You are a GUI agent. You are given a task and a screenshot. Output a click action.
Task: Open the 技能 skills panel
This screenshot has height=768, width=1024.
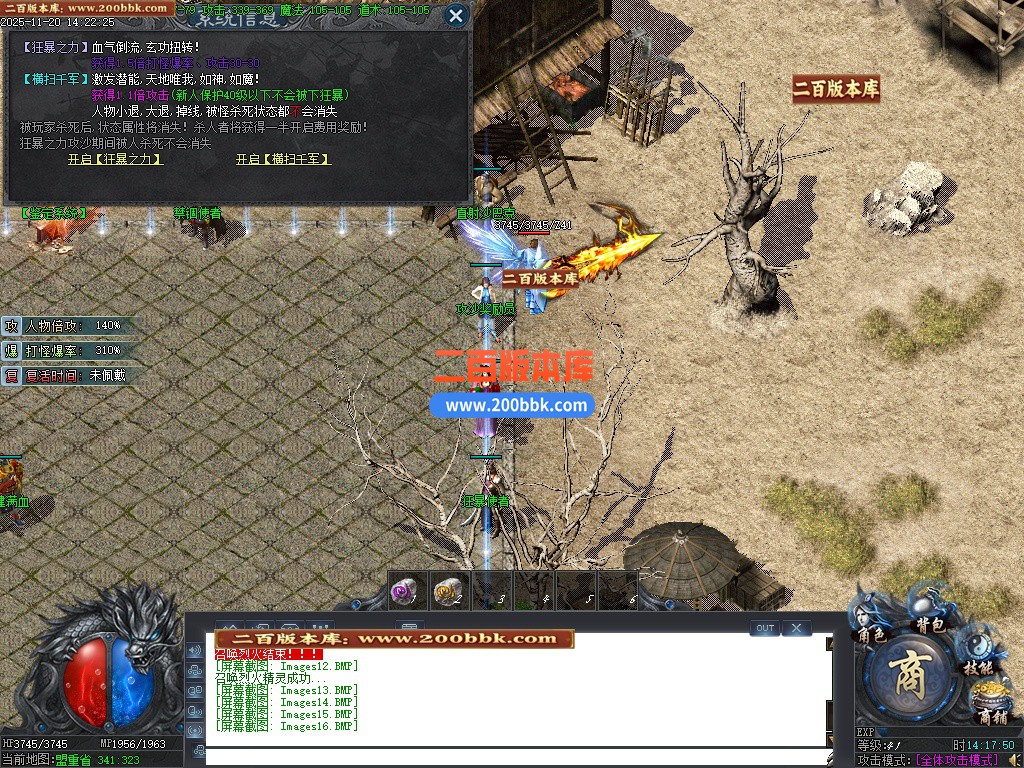click(x=978, y=667)
